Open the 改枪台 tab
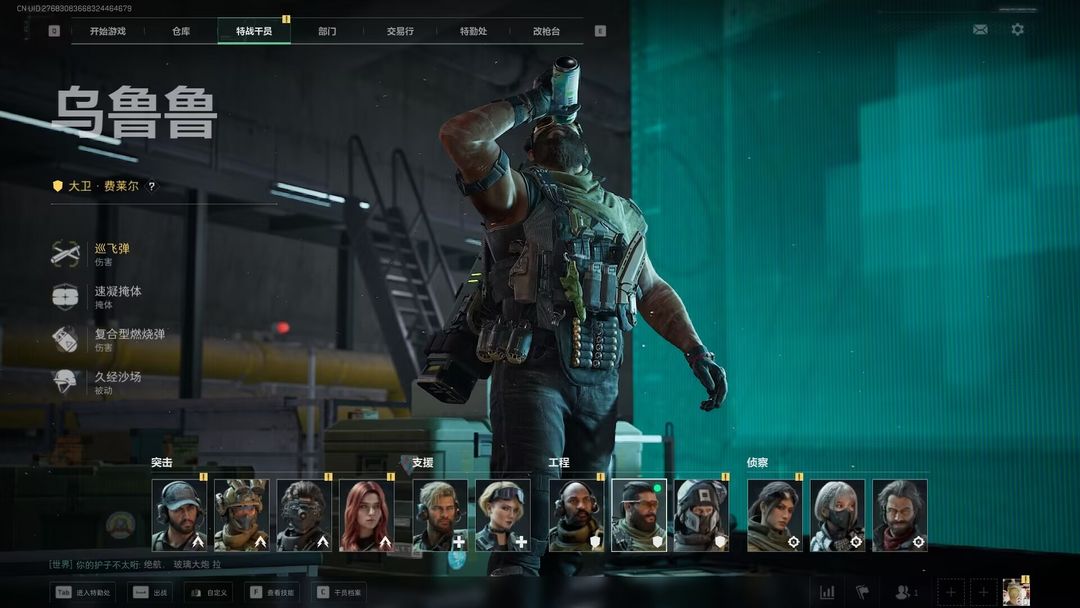 point(547,31)
